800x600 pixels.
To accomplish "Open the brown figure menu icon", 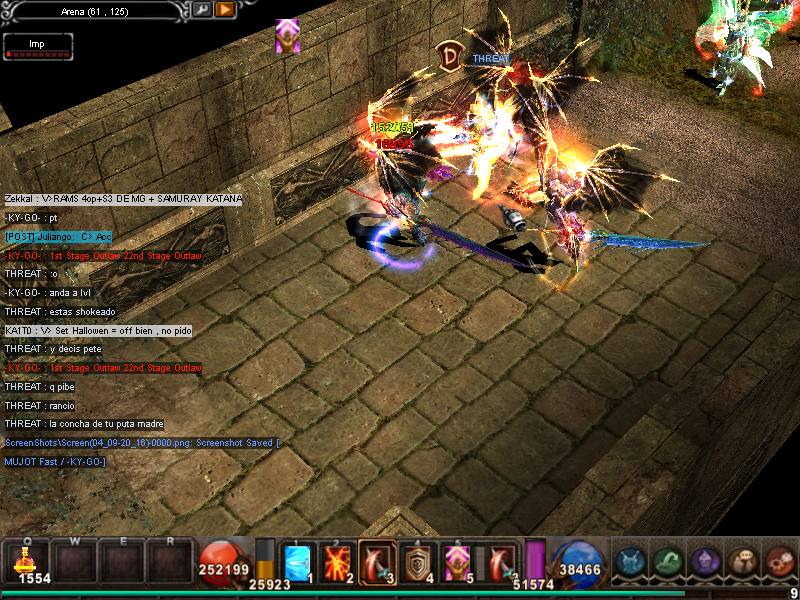I will click(x=742, y=562).
